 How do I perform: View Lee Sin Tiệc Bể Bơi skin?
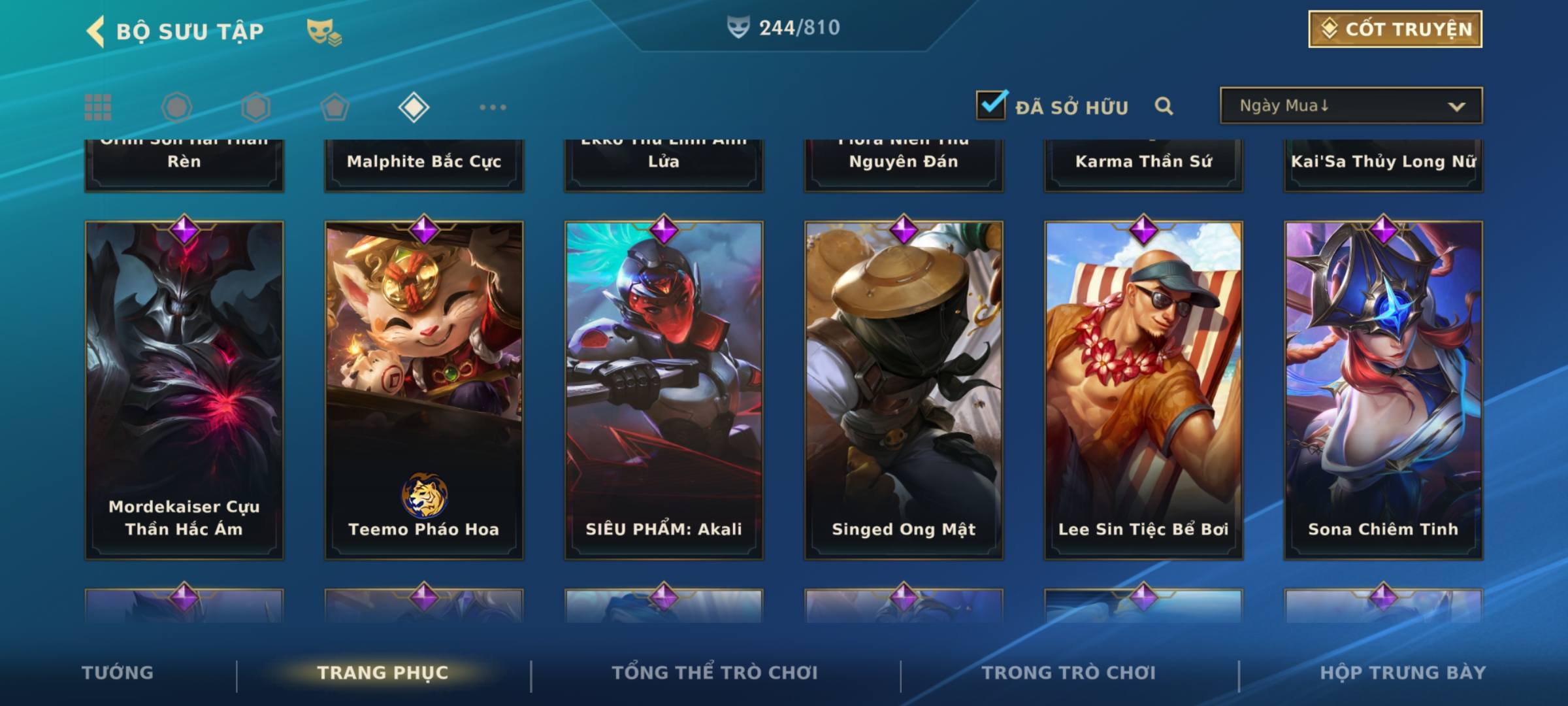1143,390
